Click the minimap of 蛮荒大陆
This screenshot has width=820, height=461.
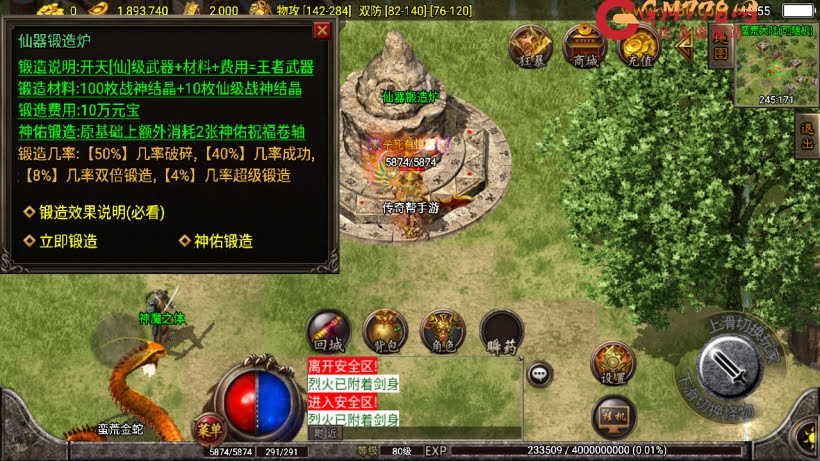(776, 67)
